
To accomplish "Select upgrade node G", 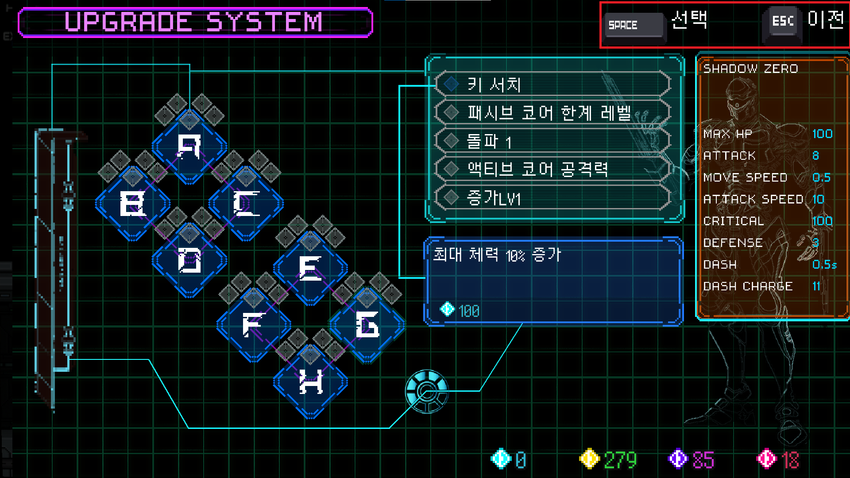I will pos(367,324).
